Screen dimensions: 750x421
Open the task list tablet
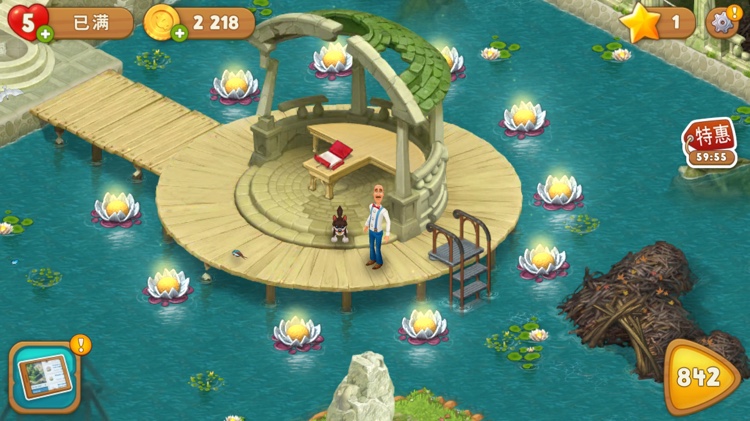pos(45,377)
